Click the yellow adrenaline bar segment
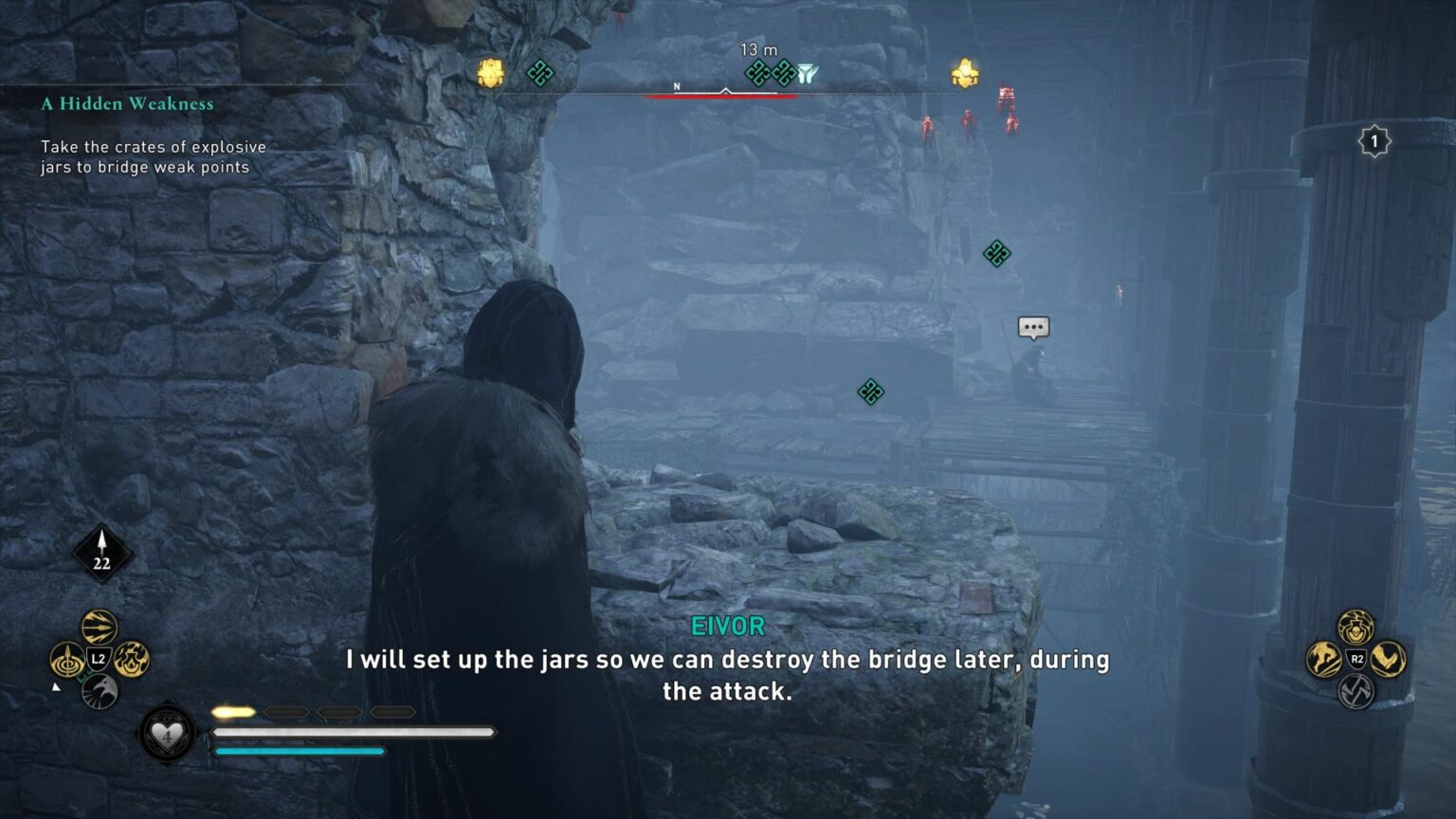 [x=235, y=709]
